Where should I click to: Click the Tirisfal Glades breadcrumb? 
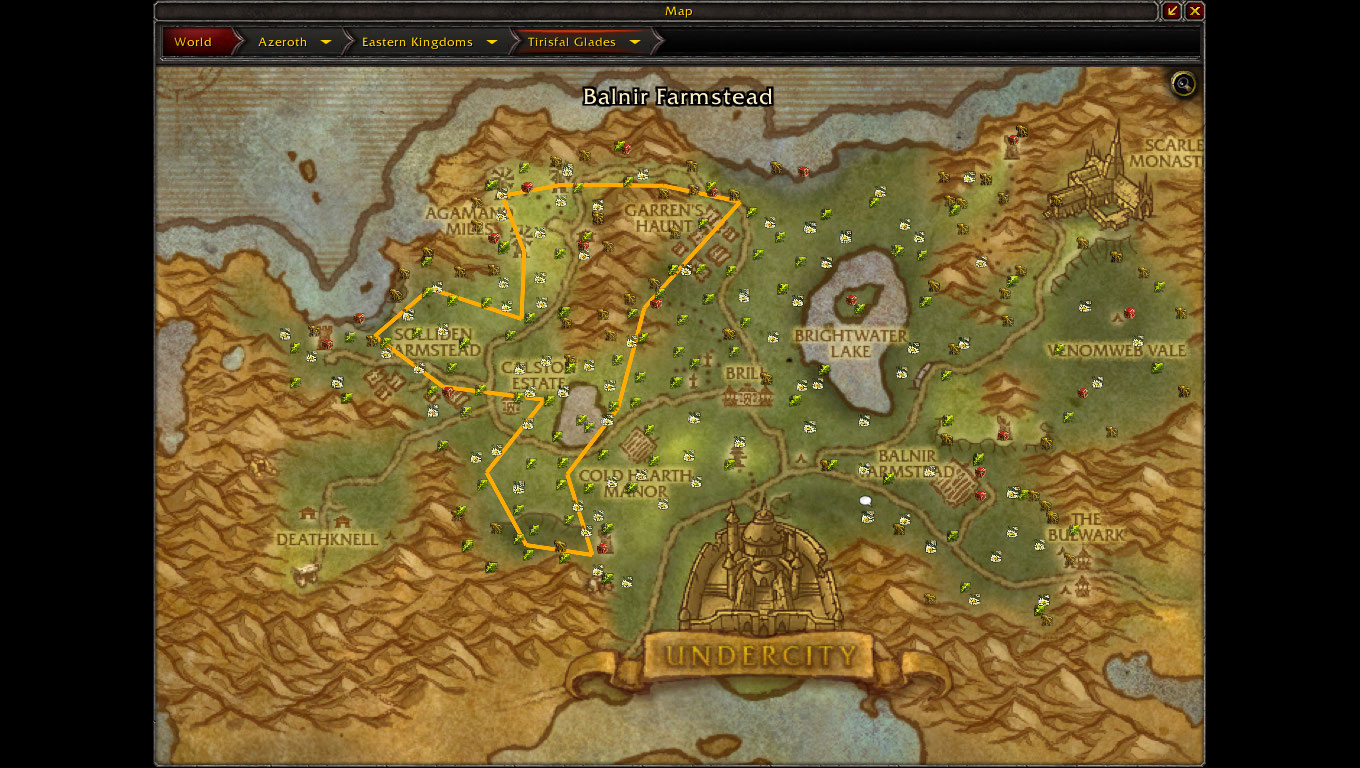pyautogui.click(x=573, y=42)
